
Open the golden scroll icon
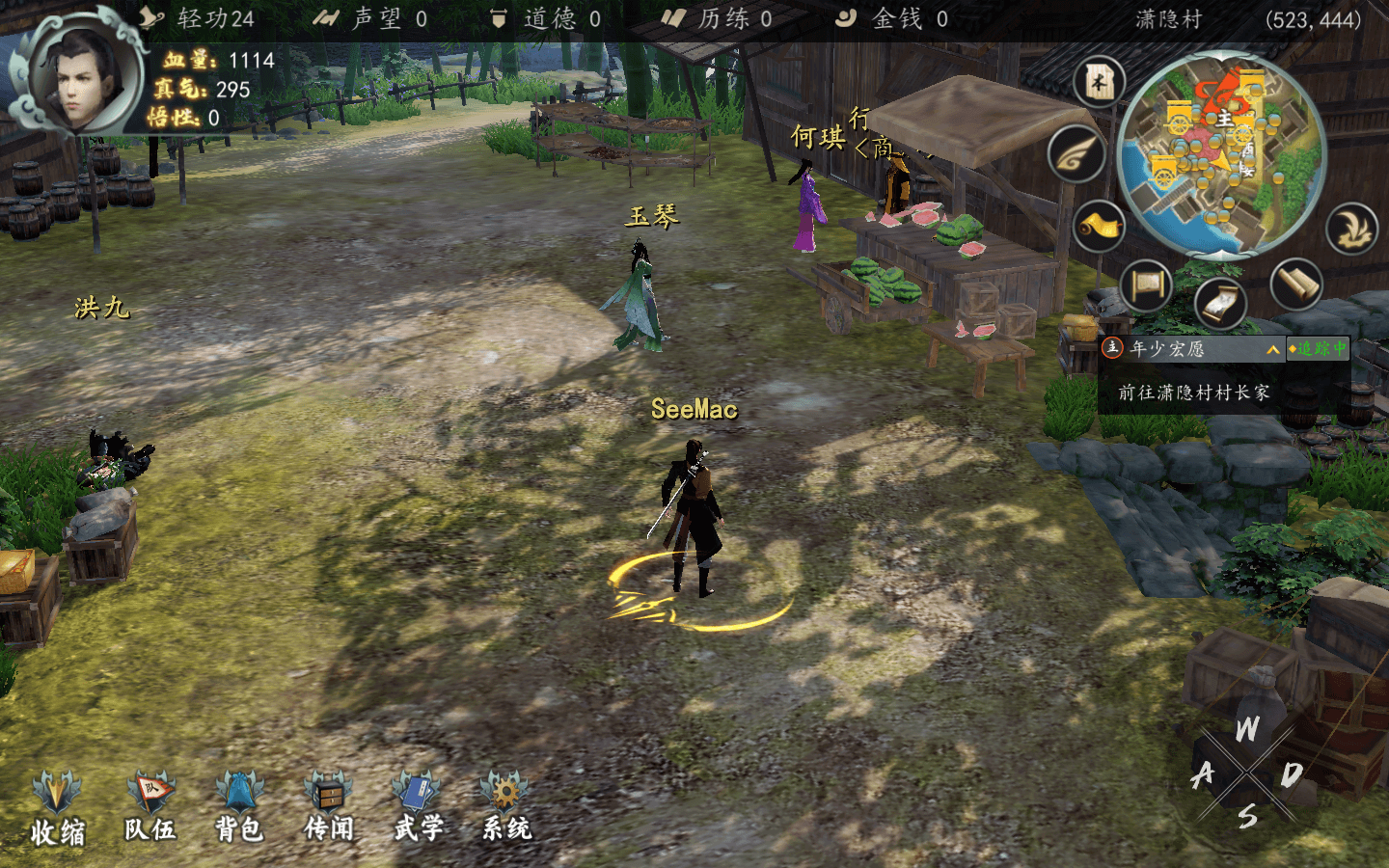[1100, 227]
